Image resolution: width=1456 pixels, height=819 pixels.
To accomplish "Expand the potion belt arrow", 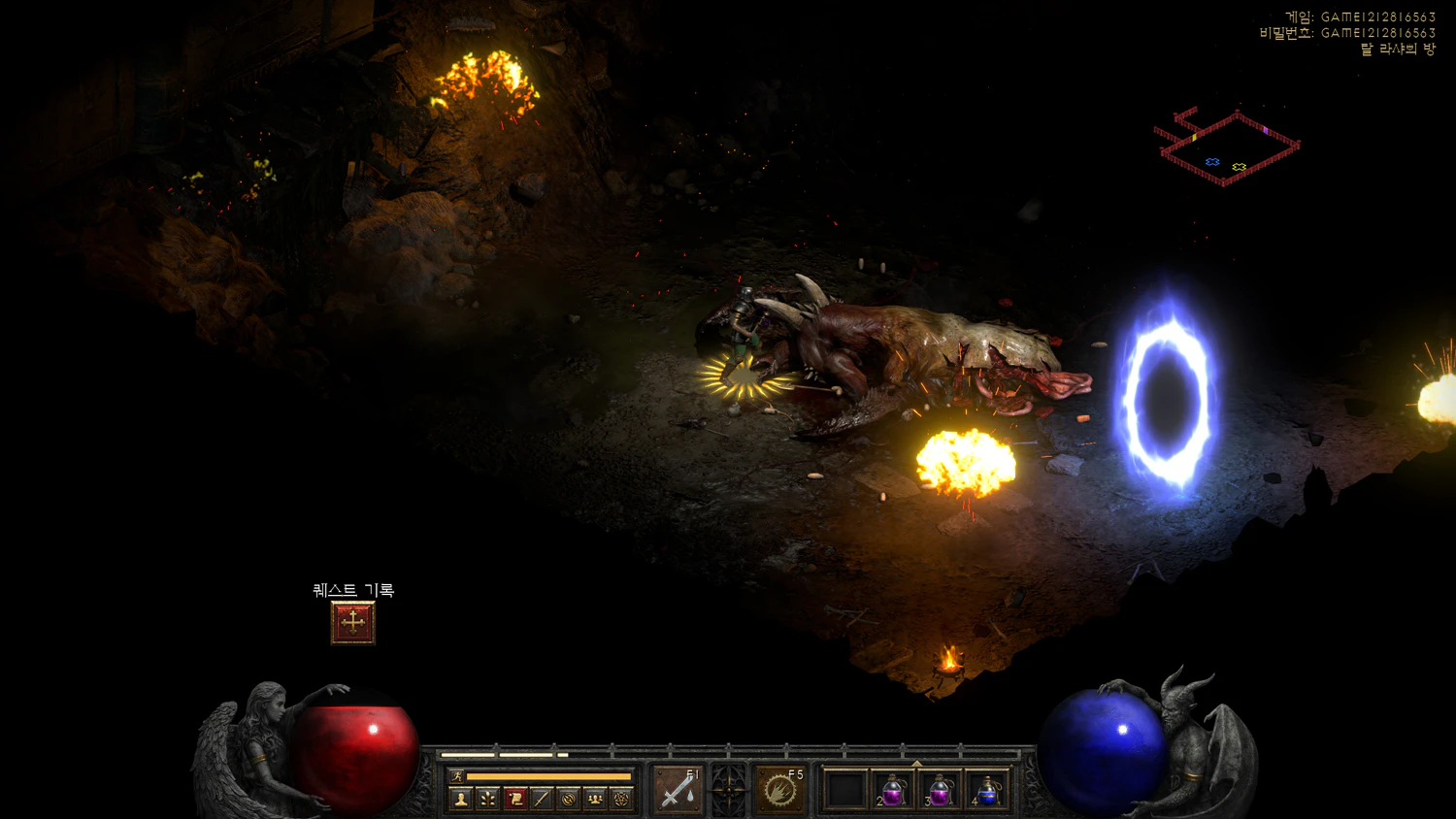I will tap(916, 763).
